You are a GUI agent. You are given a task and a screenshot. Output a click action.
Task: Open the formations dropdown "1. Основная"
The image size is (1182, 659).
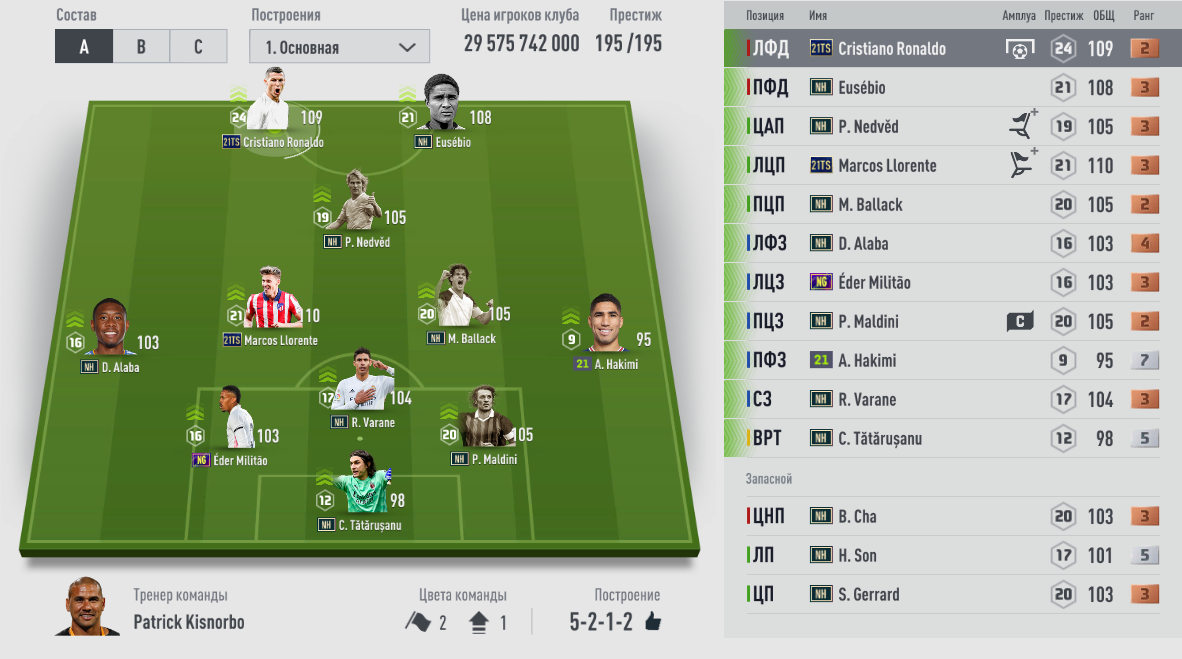(x=339, y=47)
